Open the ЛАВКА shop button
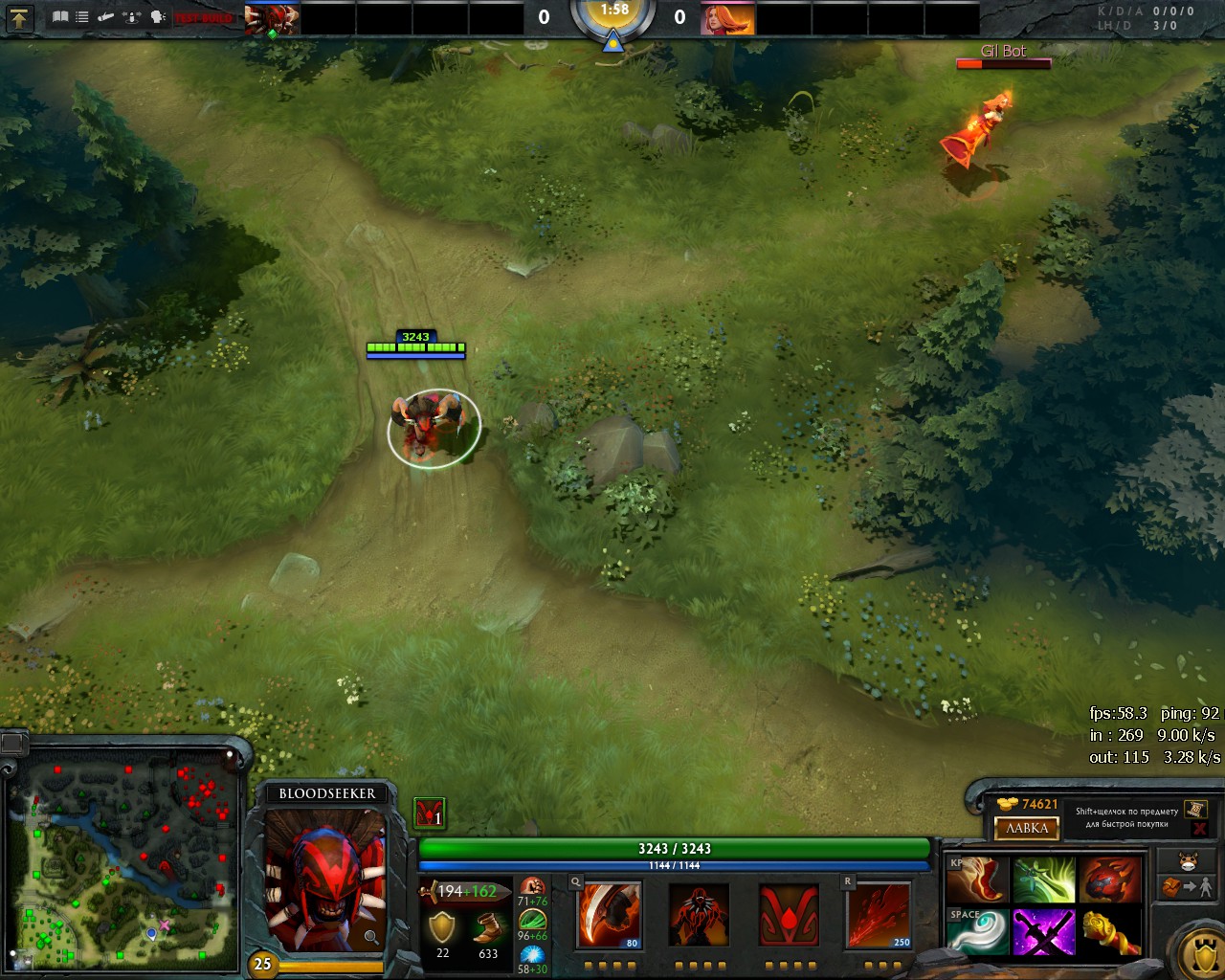The width and height of the screenshot is (1225, 980). 1027,828
